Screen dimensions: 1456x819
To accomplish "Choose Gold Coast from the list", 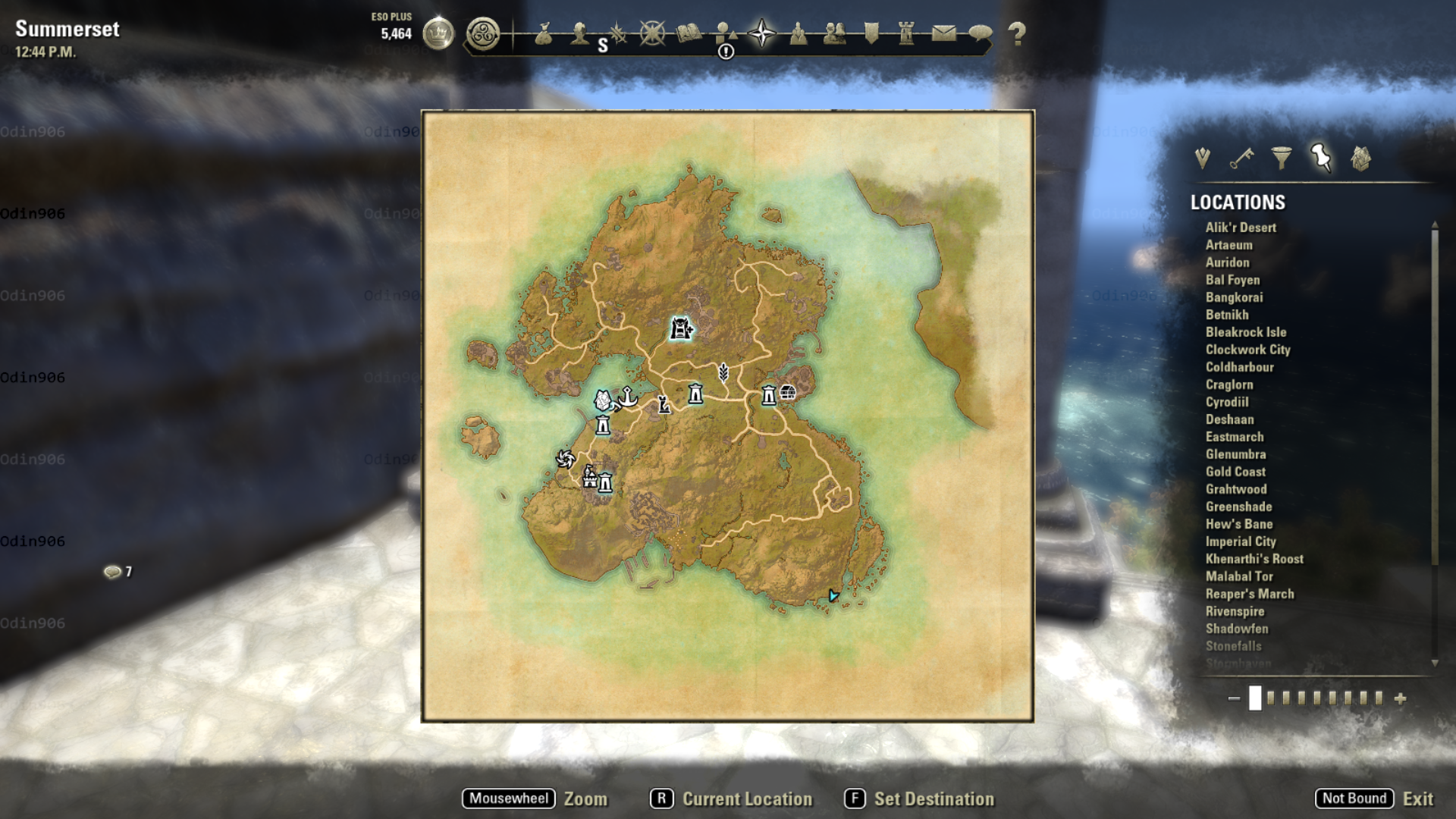I will 1235,472.
